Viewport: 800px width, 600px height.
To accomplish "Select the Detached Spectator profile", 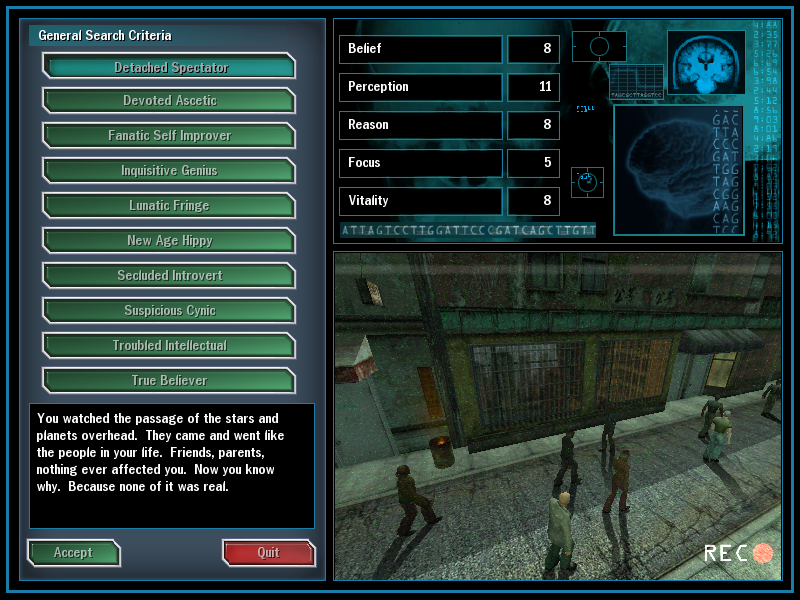I will point(170,67).
